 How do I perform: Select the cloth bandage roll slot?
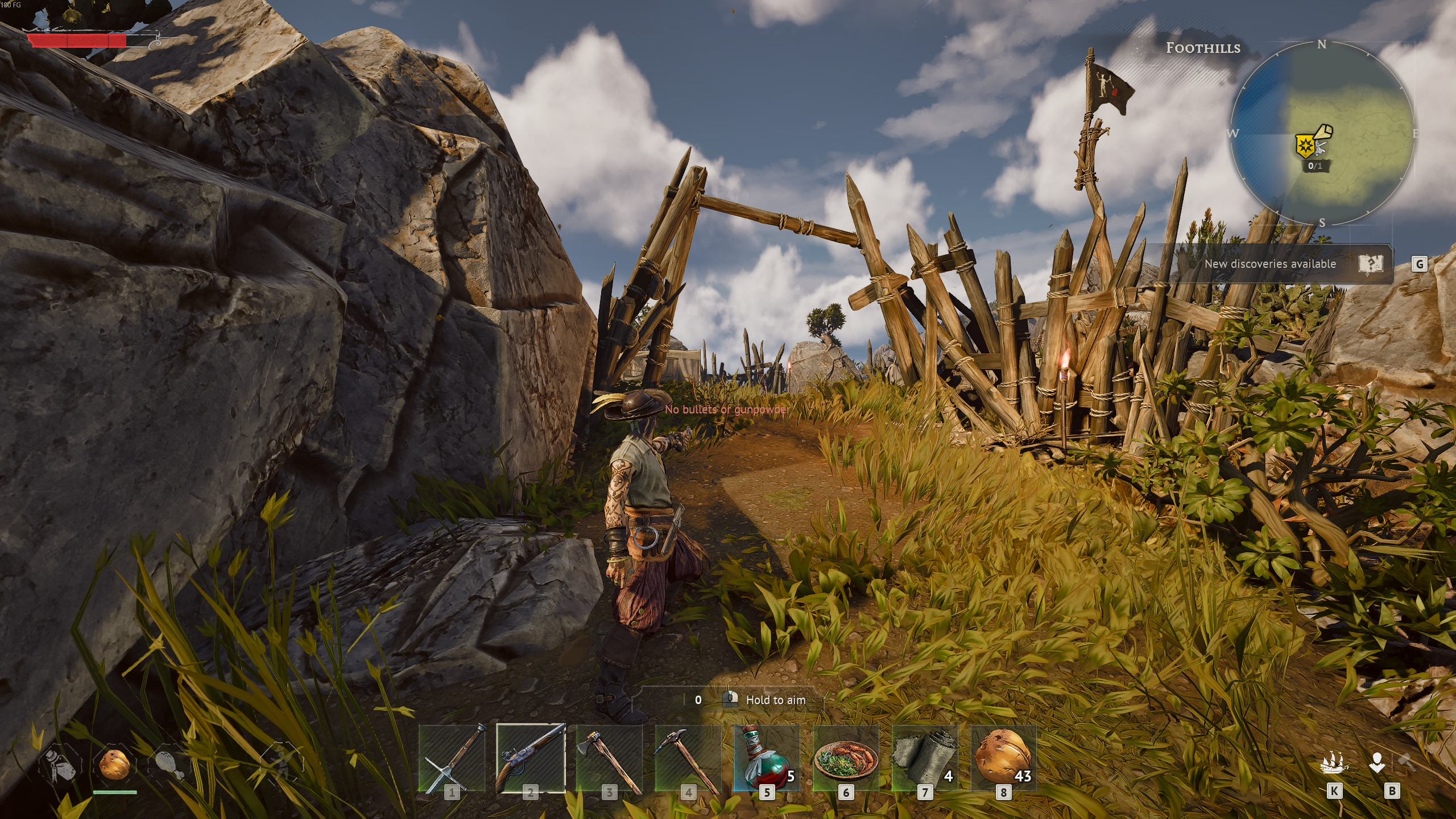925,758
